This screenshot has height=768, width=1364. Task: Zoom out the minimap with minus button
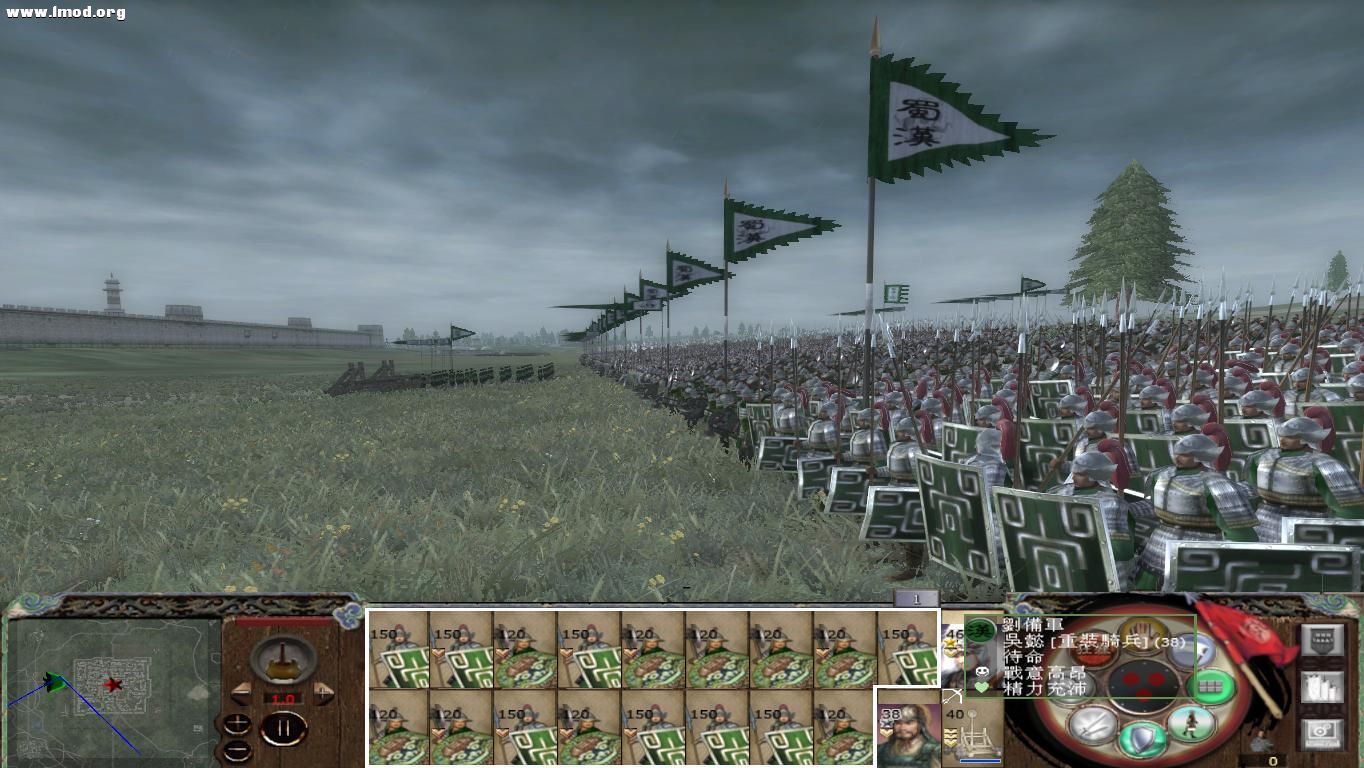coord(237,750)
